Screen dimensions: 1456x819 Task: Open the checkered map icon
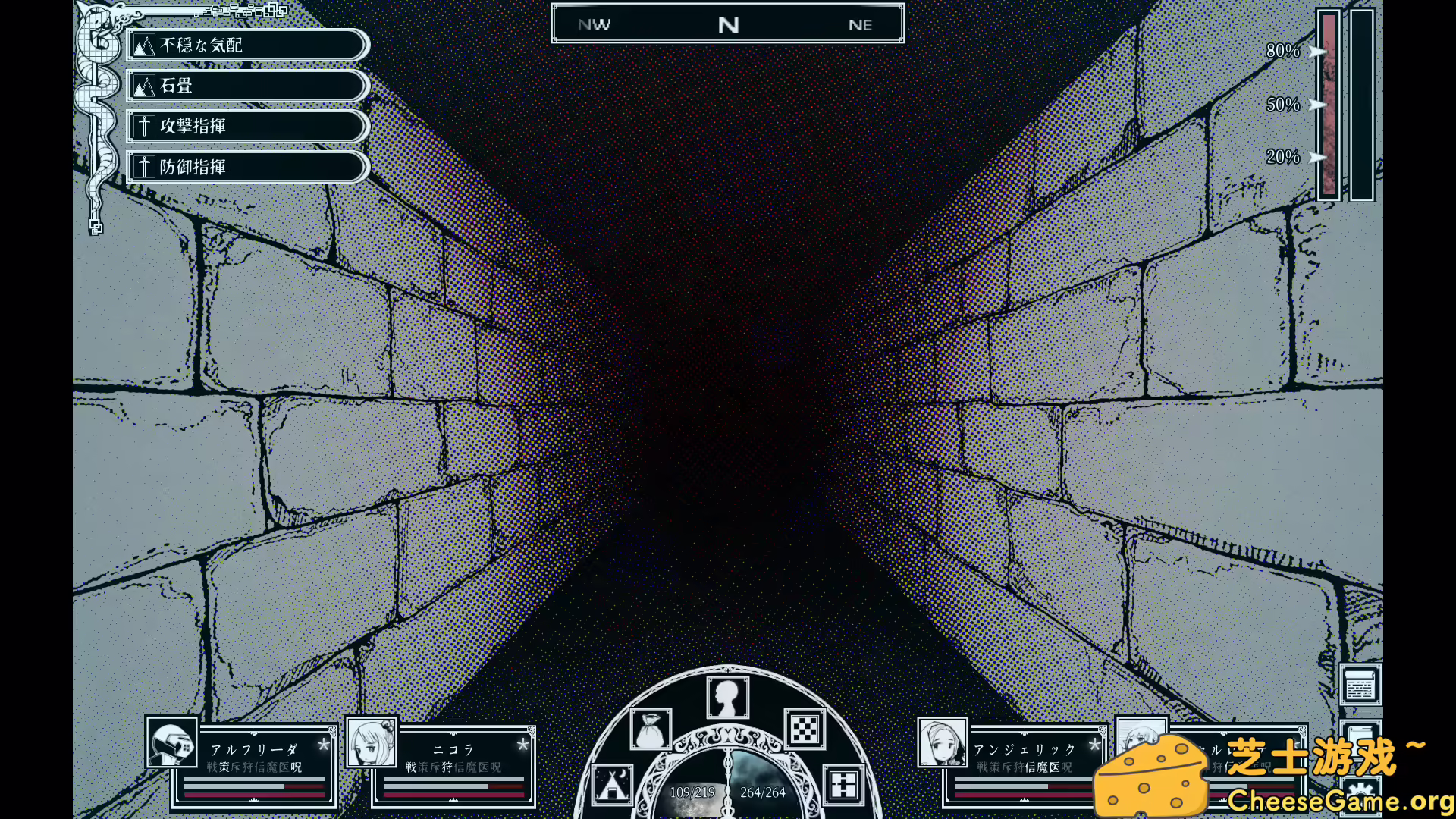pos(804,730)
